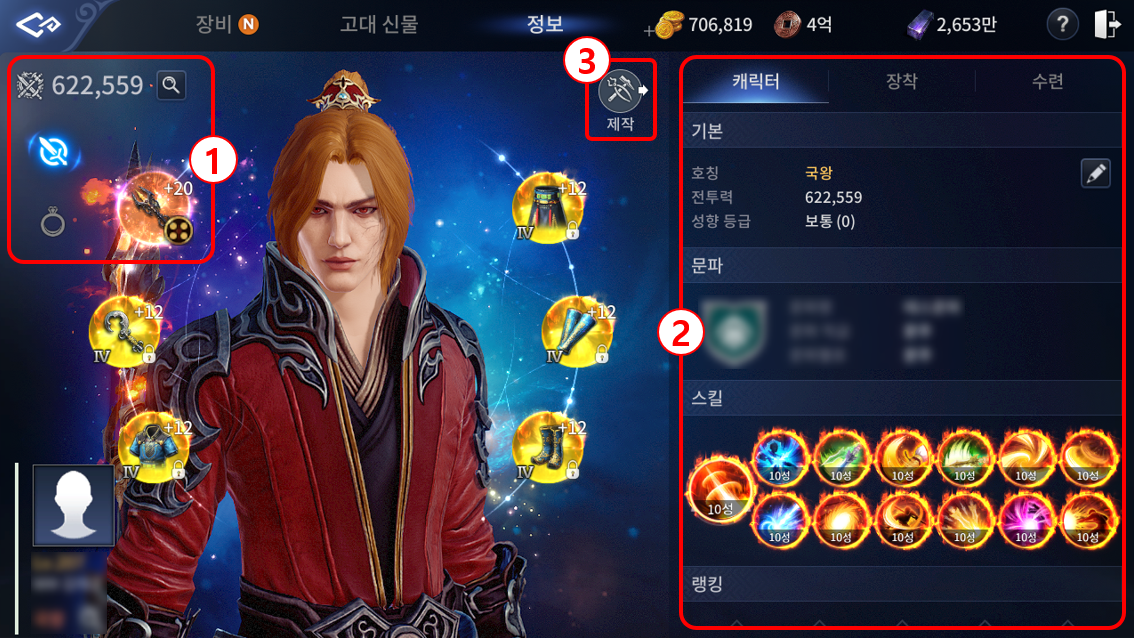
Task: Click the pencil edit title button
Action: [x=1096, y=173]
